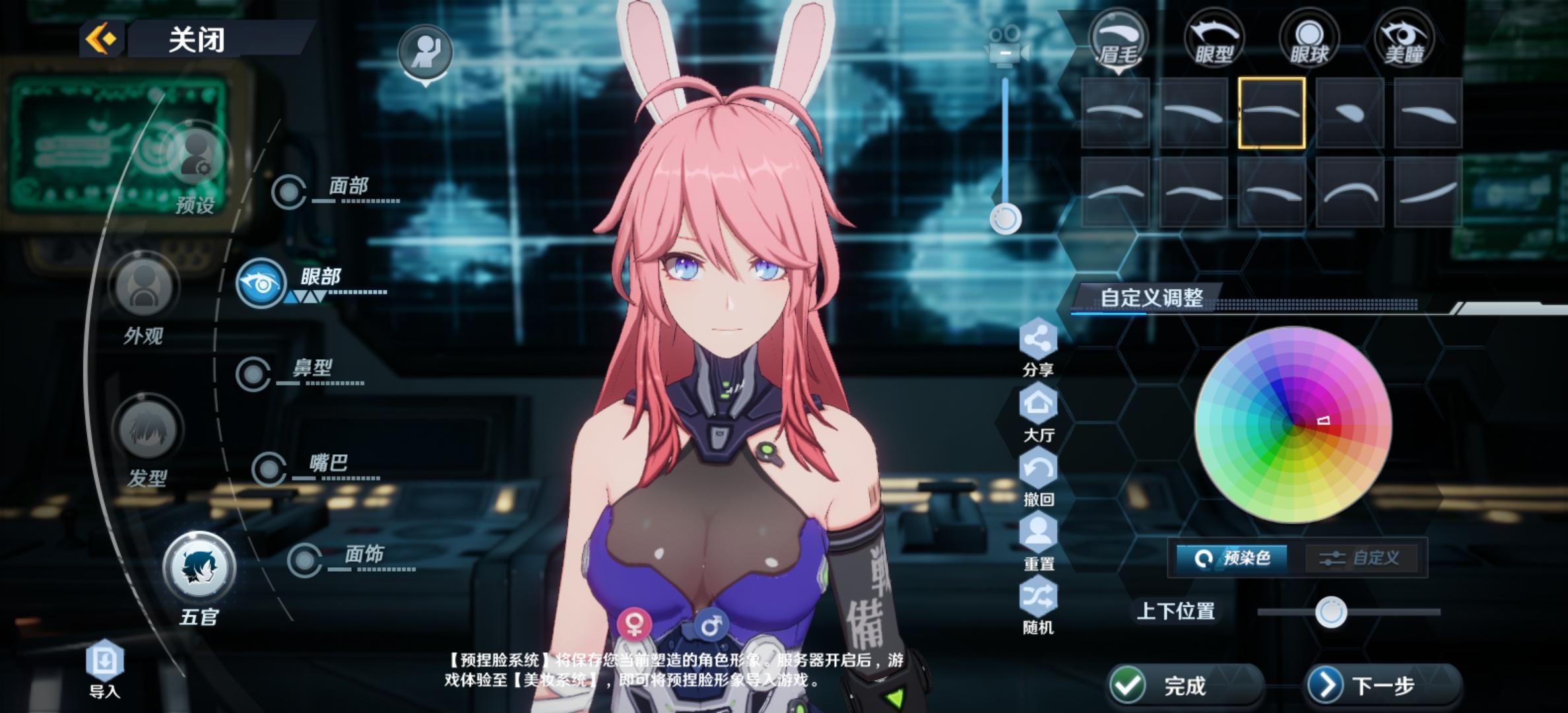
Task: Select the 嘴巴 mouth submenu
Action: [x=269, y=469]
